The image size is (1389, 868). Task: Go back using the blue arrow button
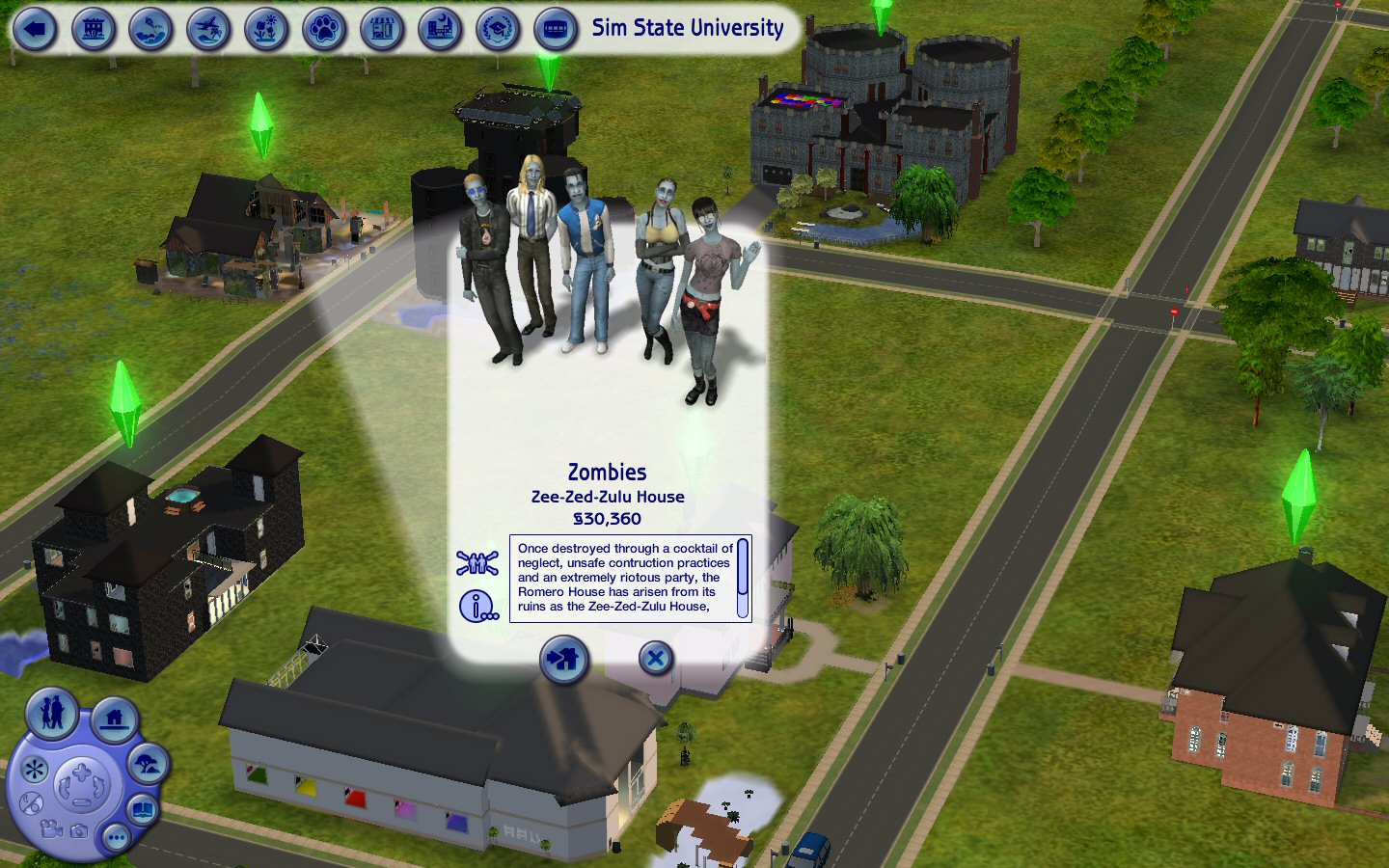point(33,27)
